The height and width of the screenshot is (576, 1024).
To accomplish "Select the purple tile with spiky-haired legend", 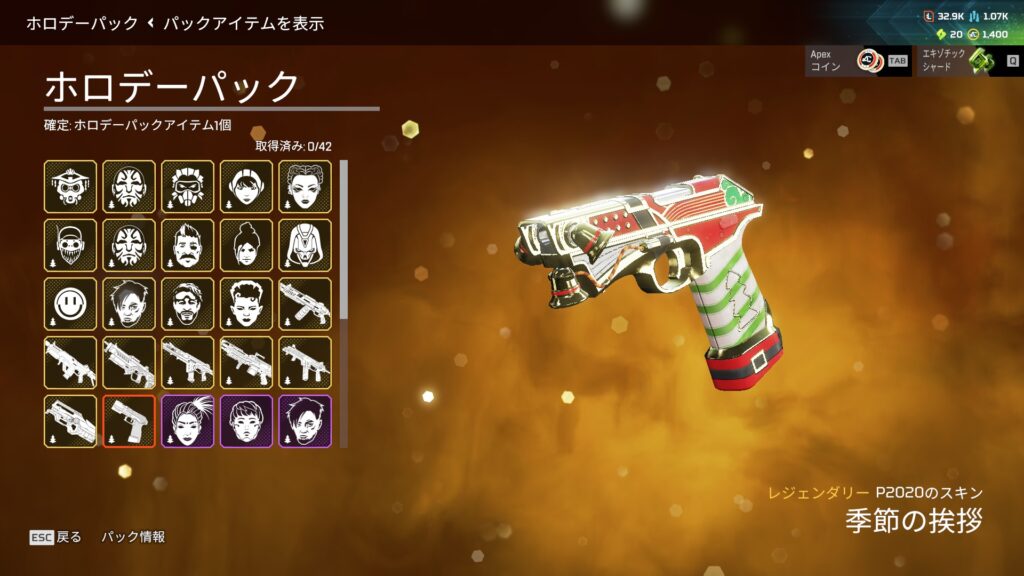I will (x=188, y=421).
